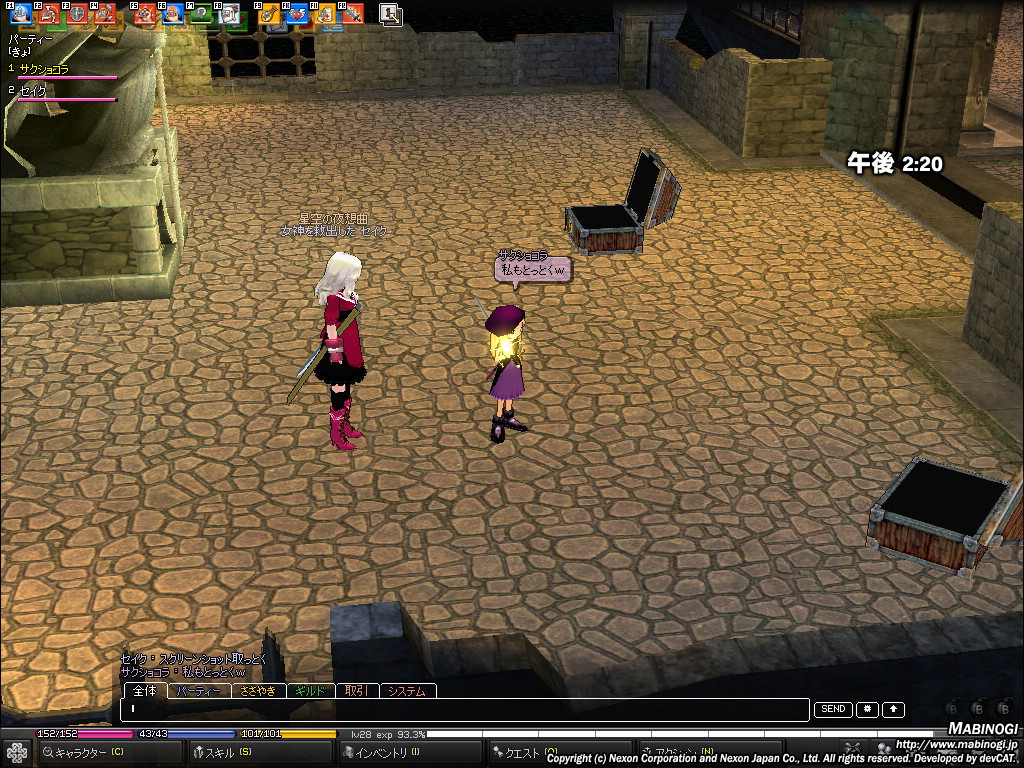Switch to the パーティー chat tab
The width and height of the screenshot is (1024, 768).
pyautogui.click(x=199, y=691)
